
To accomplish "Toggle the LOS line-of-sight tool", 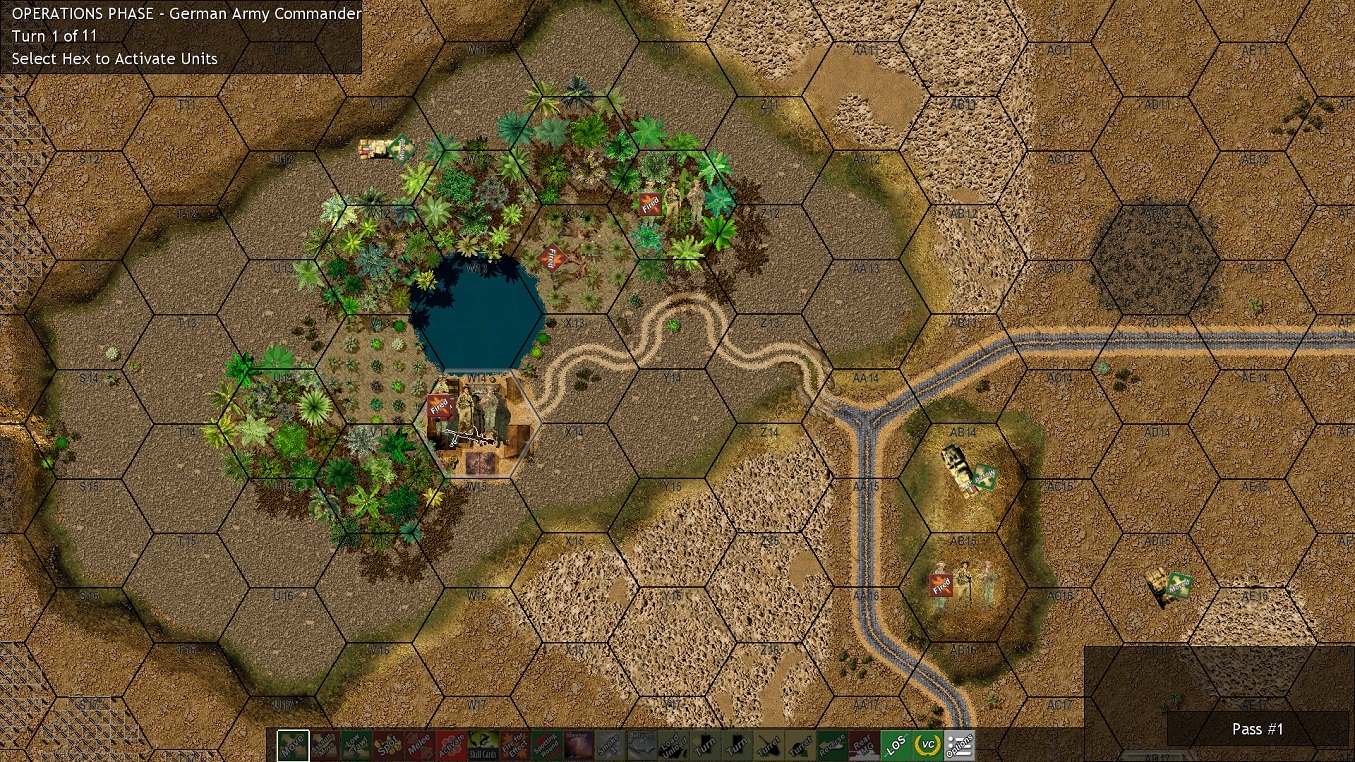I will click(x=895, y=745).
